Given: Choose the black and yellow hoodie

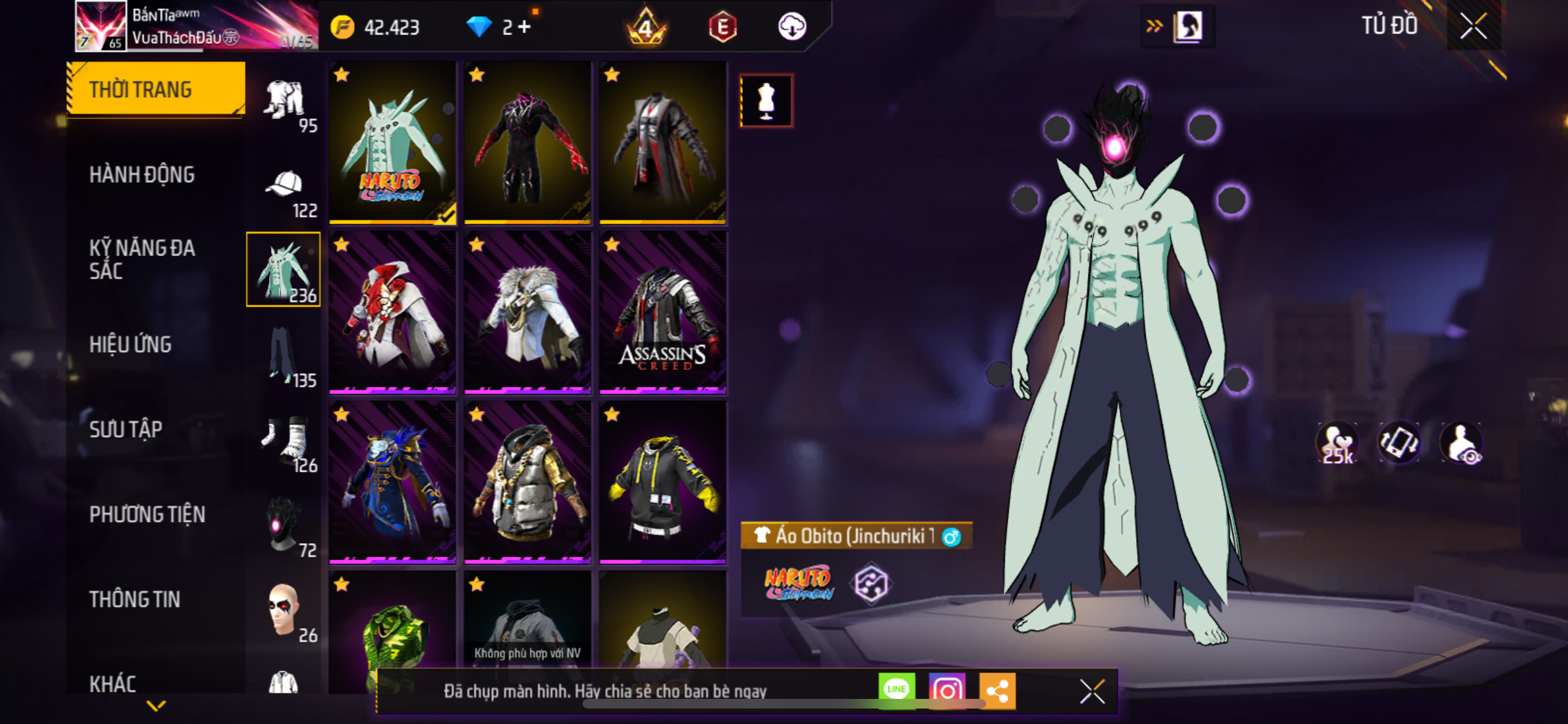Looking at the screenshot, I should (662, 482).
